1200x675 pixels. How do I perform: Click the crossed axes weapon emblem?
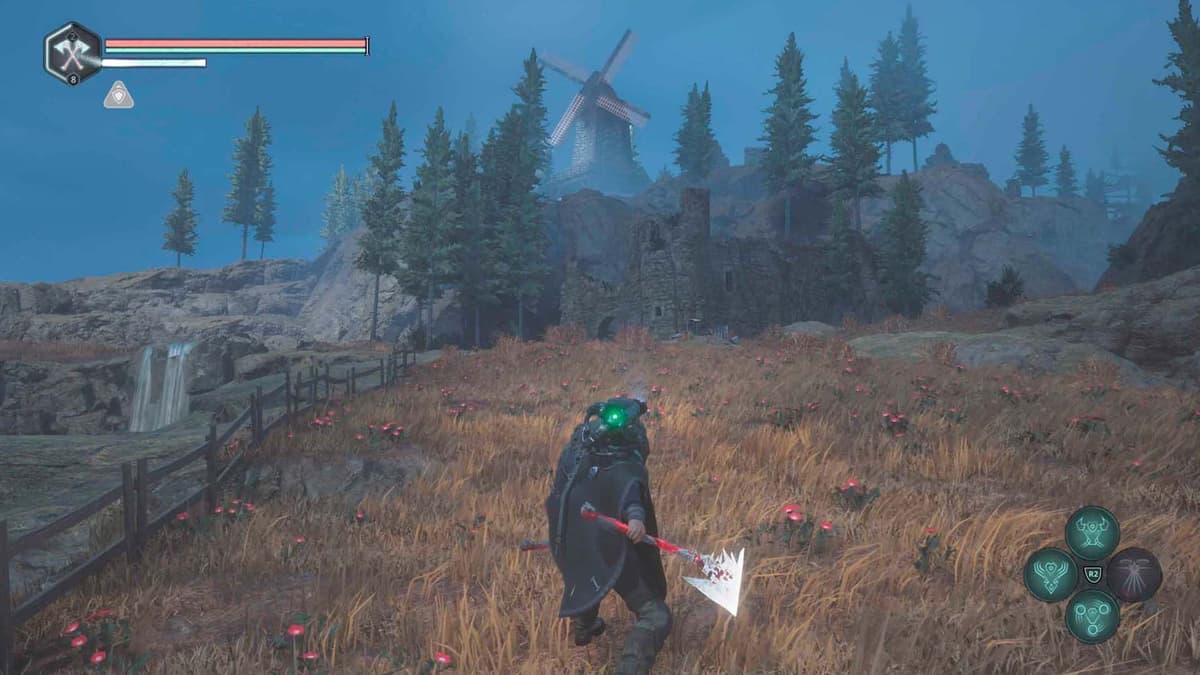tap(73, 52)
